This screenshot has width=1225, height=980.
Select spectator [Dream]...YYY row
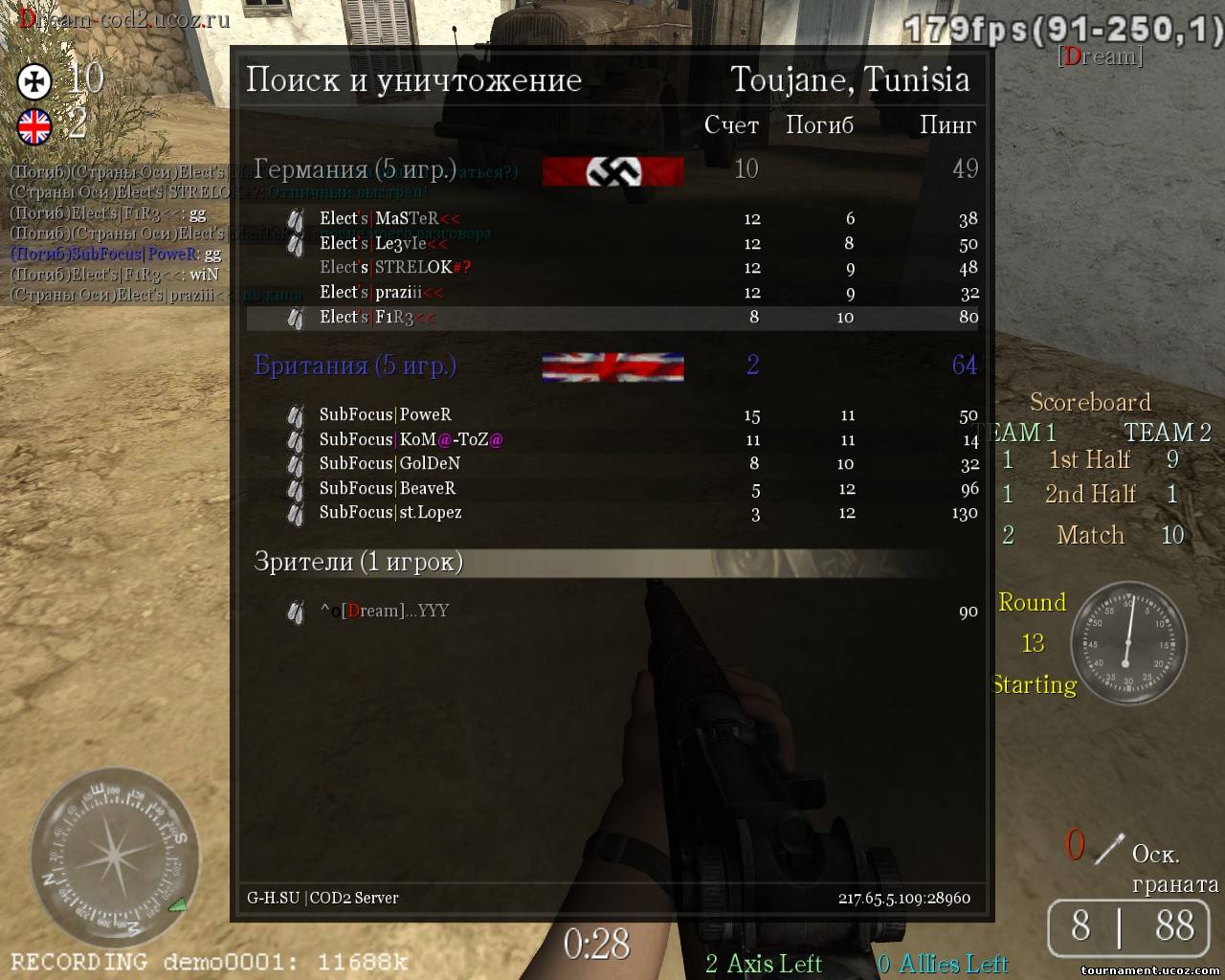[x=612, y=612]
